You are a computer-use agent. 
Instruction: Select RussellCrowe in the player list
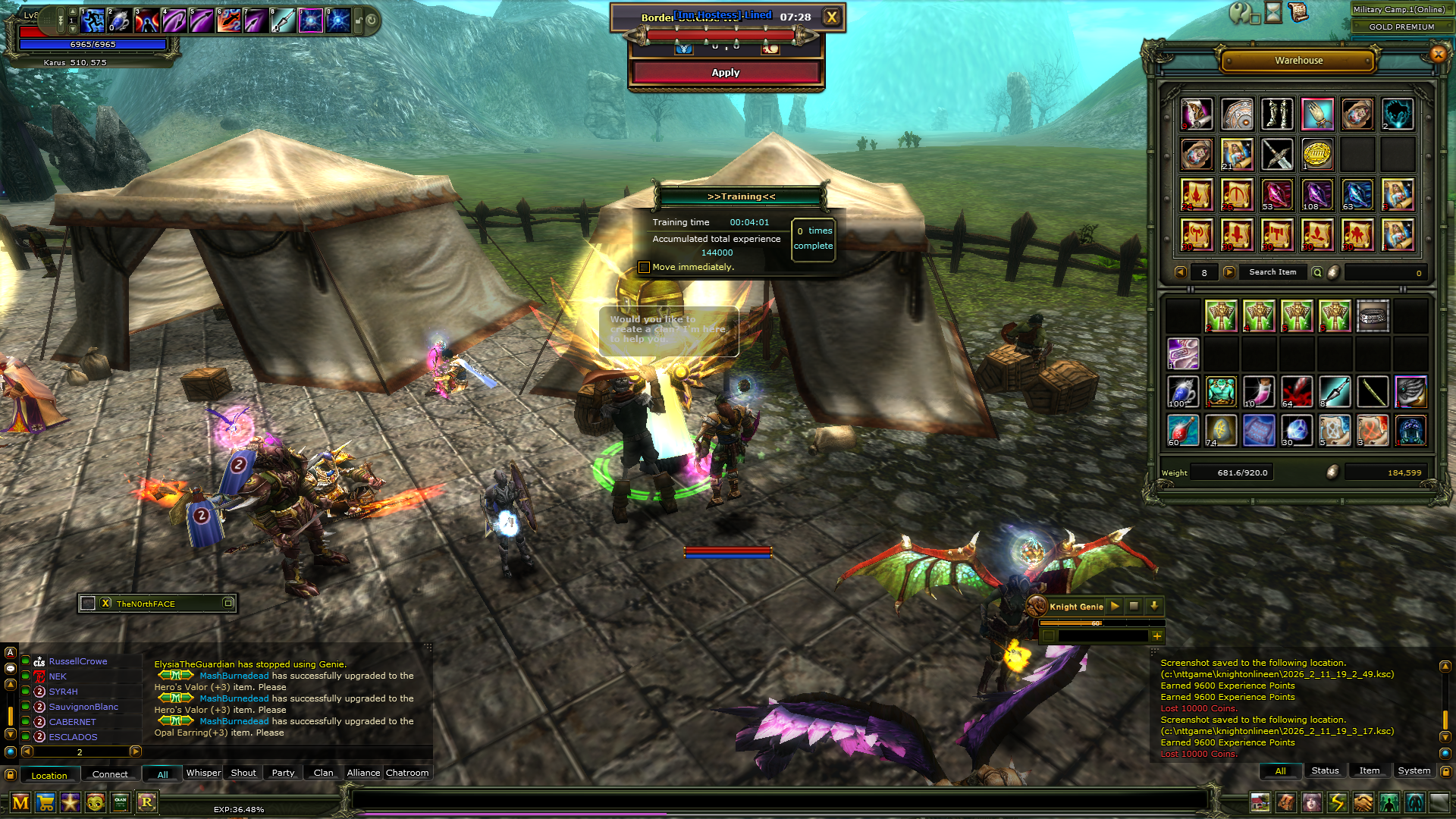[78, 661]
